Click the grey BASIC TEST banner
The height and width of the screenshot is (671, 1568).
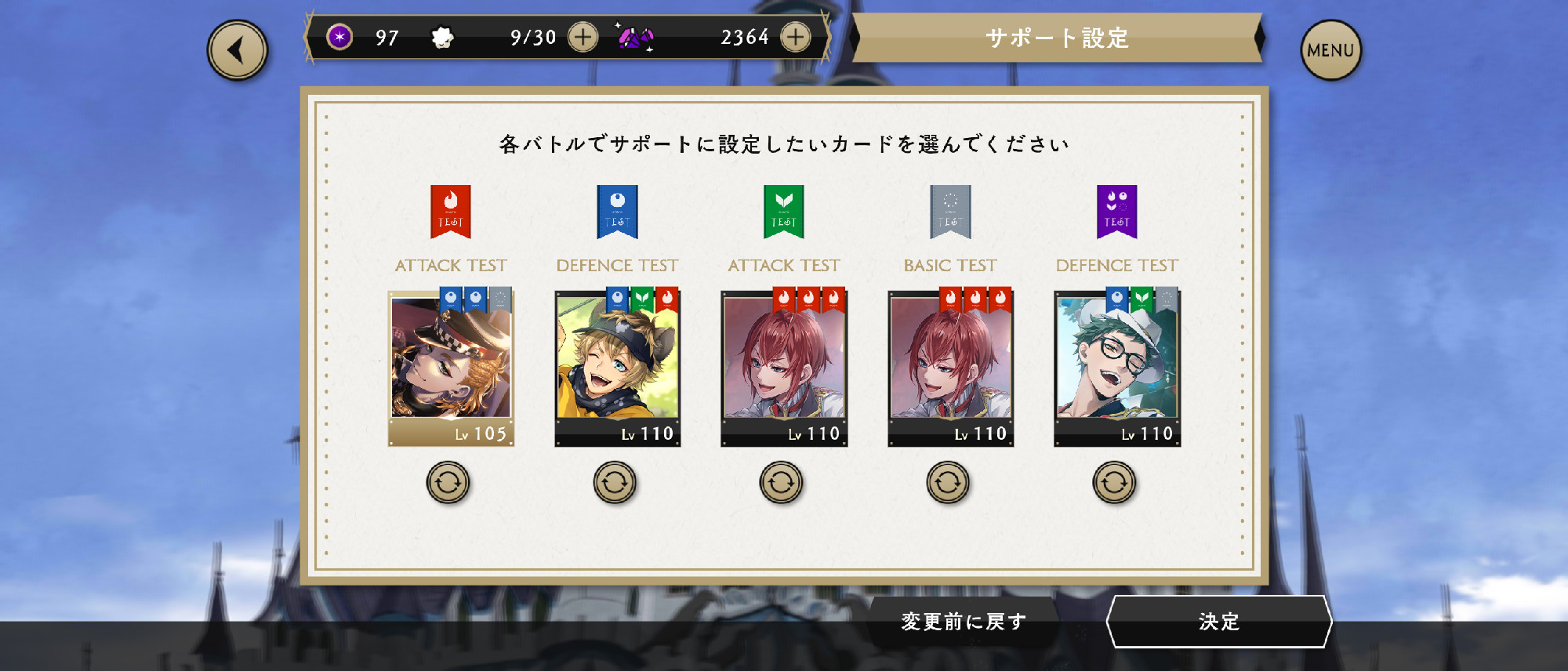pyautogui.click(x=950, y=212)
